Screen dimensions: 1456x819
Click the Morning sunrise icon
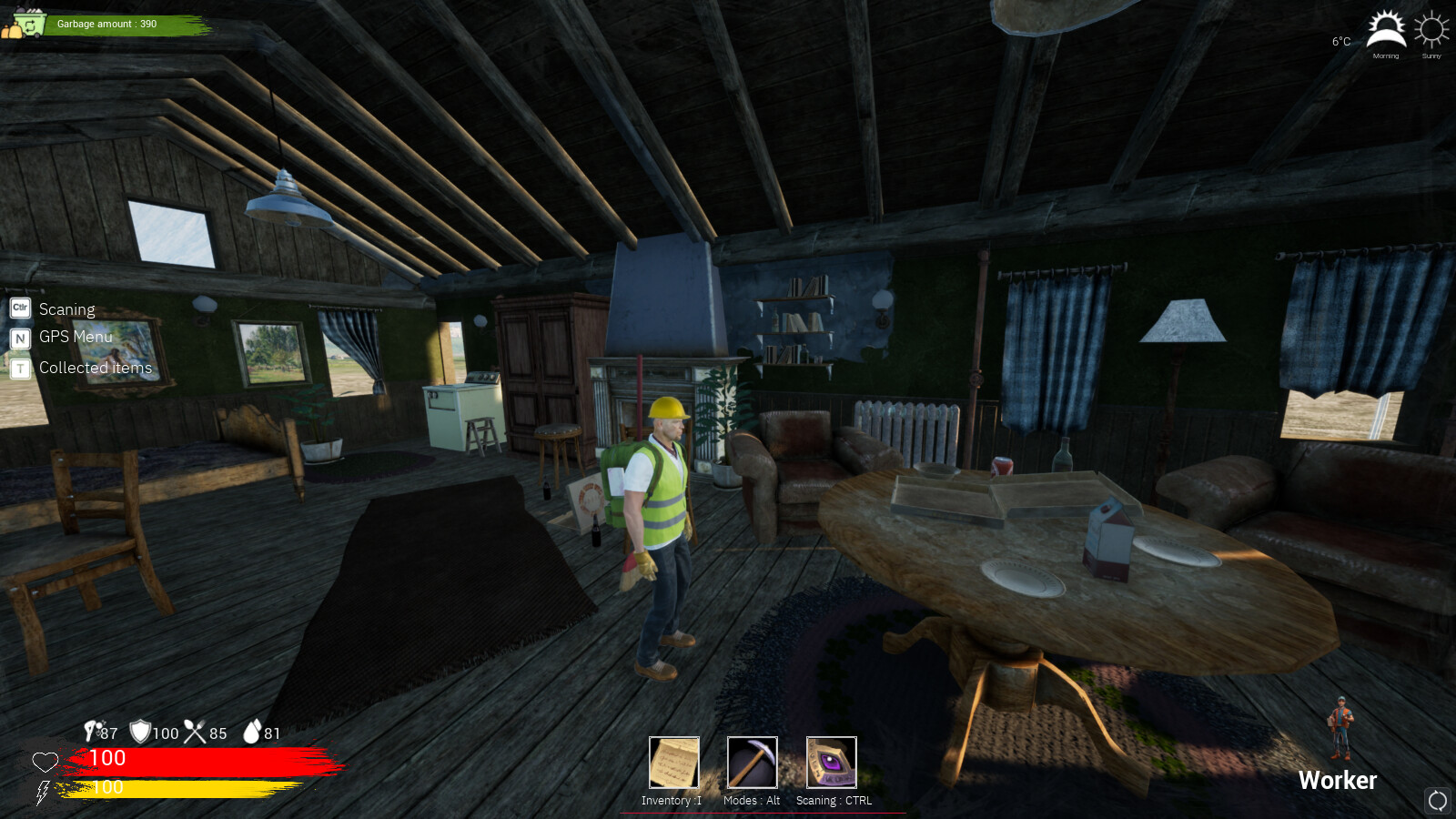(1386, 30)
